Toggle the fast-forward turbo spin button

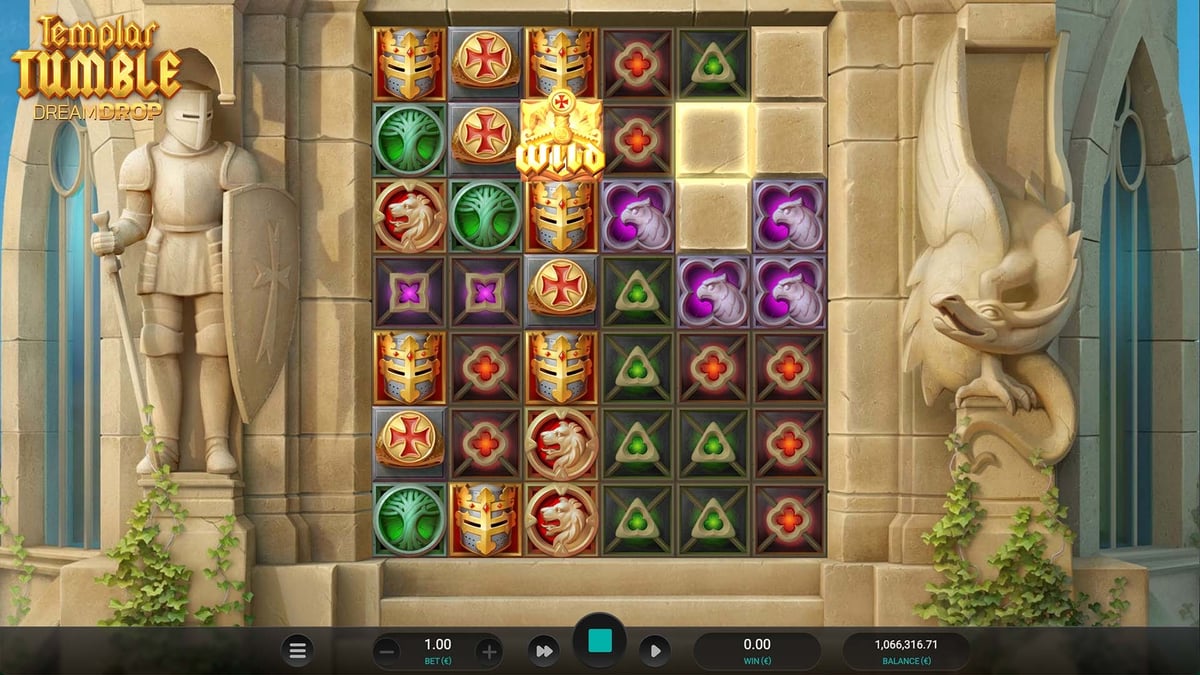544,651
